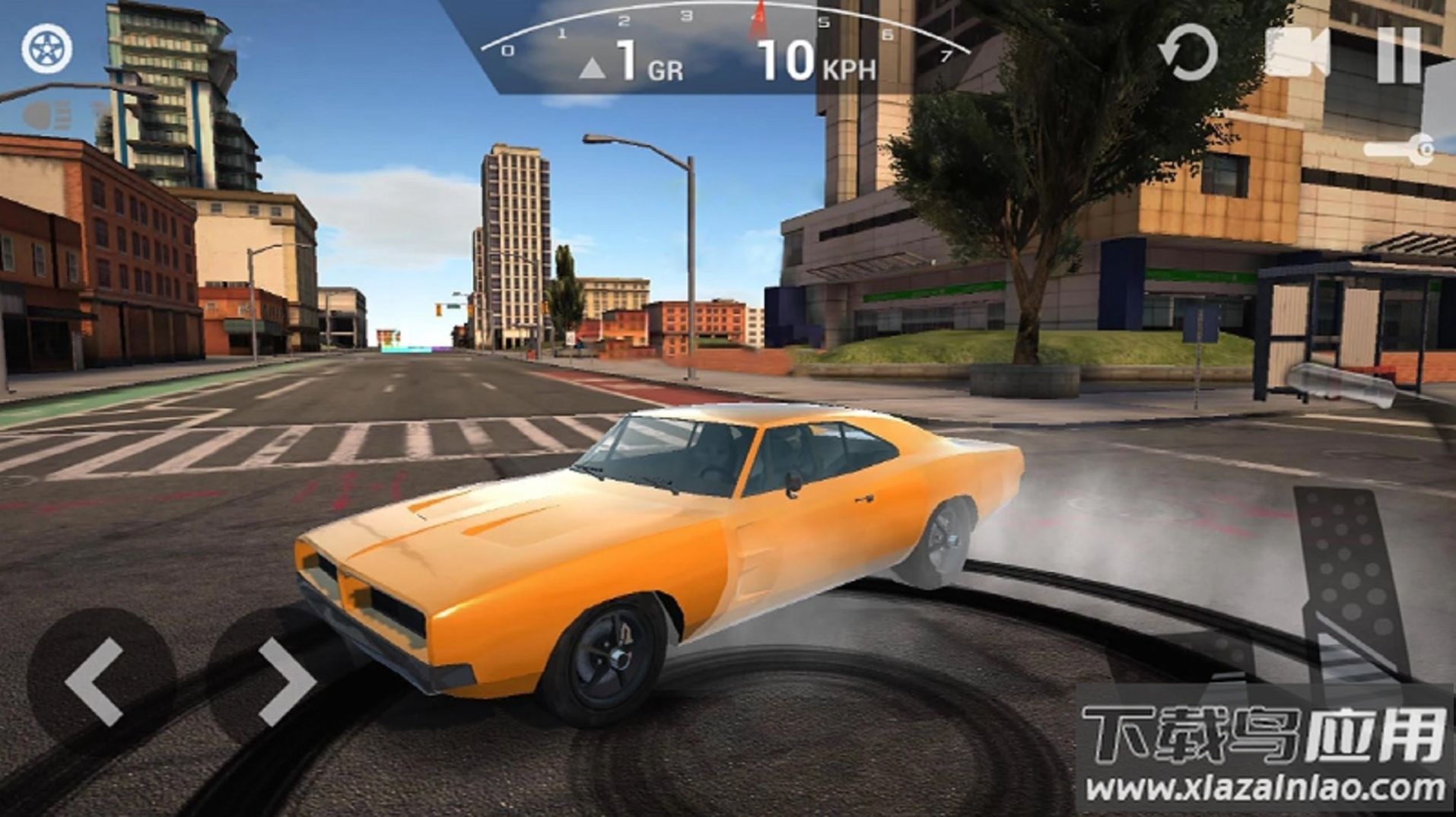Tap the wheel rim icon
This screenshot has height=817, width=1456.
click(47, 49)
